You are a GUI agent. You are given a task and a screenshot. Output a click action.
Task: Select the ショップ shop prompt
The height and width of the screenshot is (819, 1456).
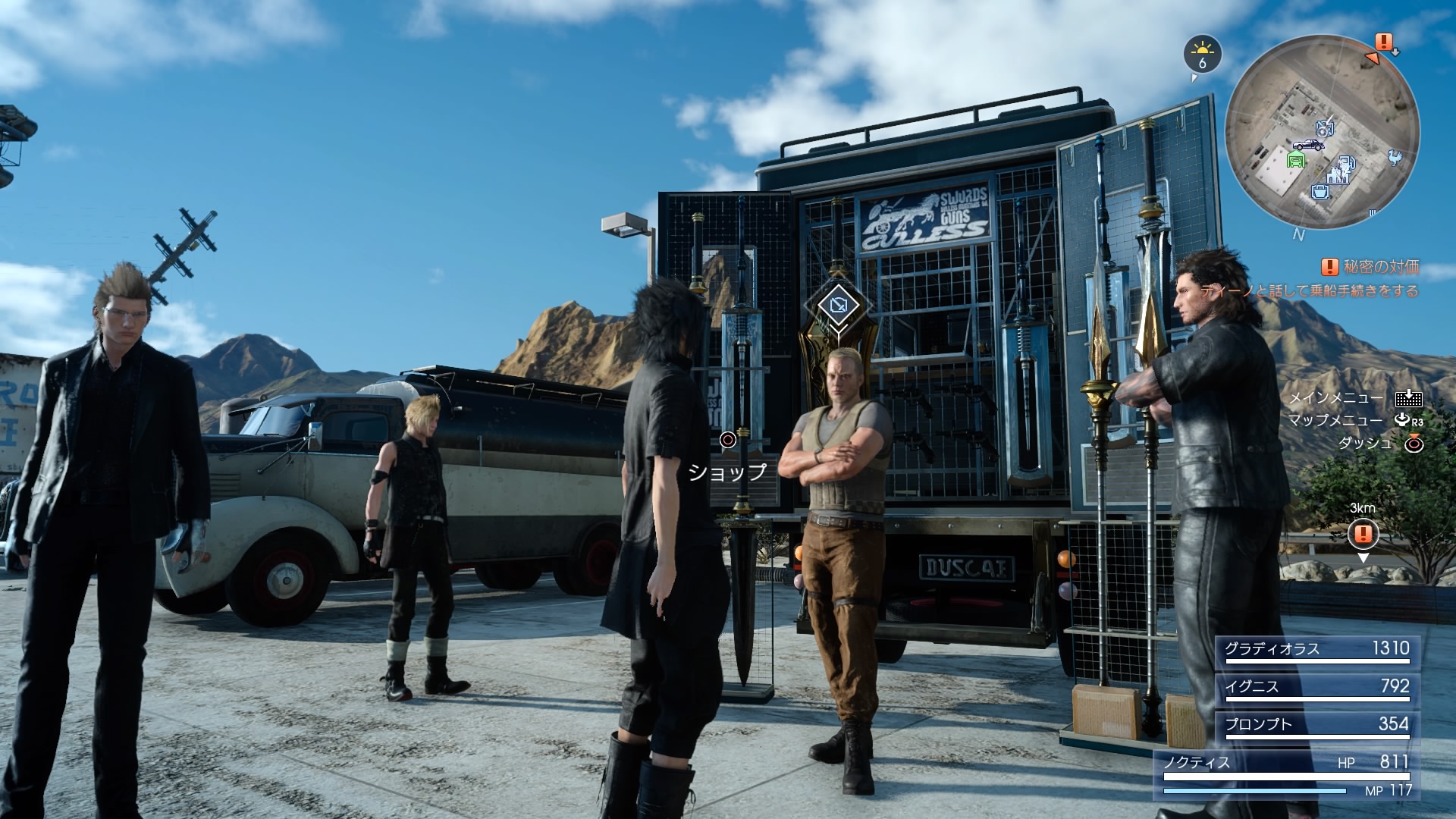[x=727, y=472]
